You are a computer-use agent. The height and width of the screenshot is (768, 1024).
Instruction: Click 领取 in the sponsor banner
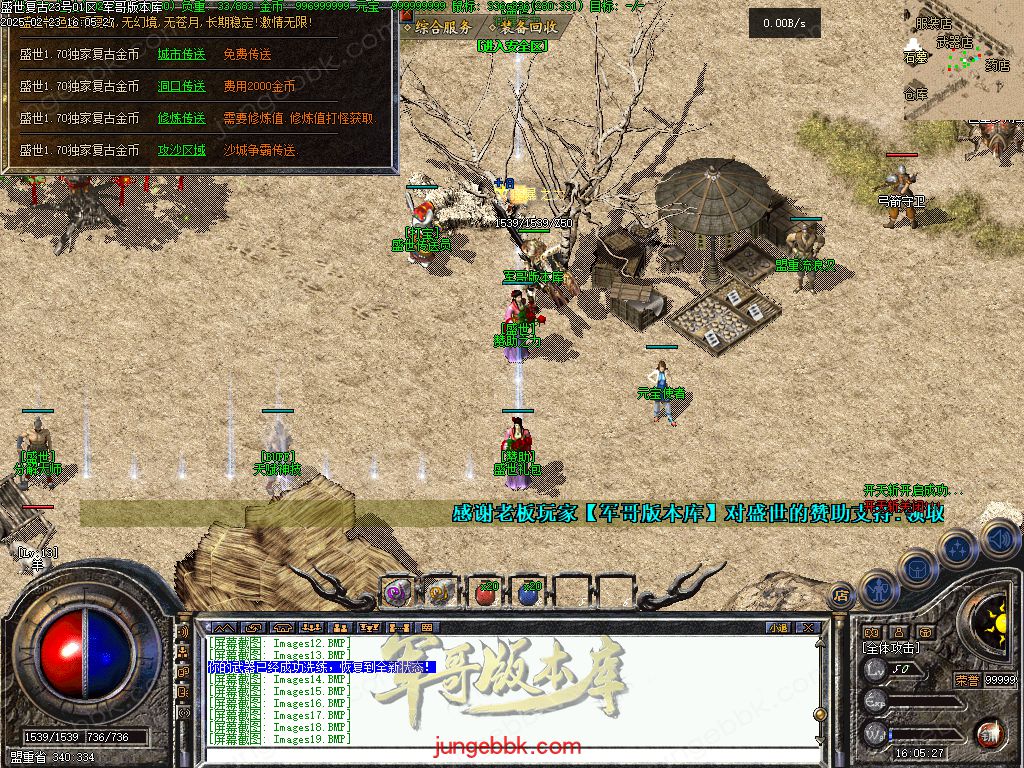[923, 514]
